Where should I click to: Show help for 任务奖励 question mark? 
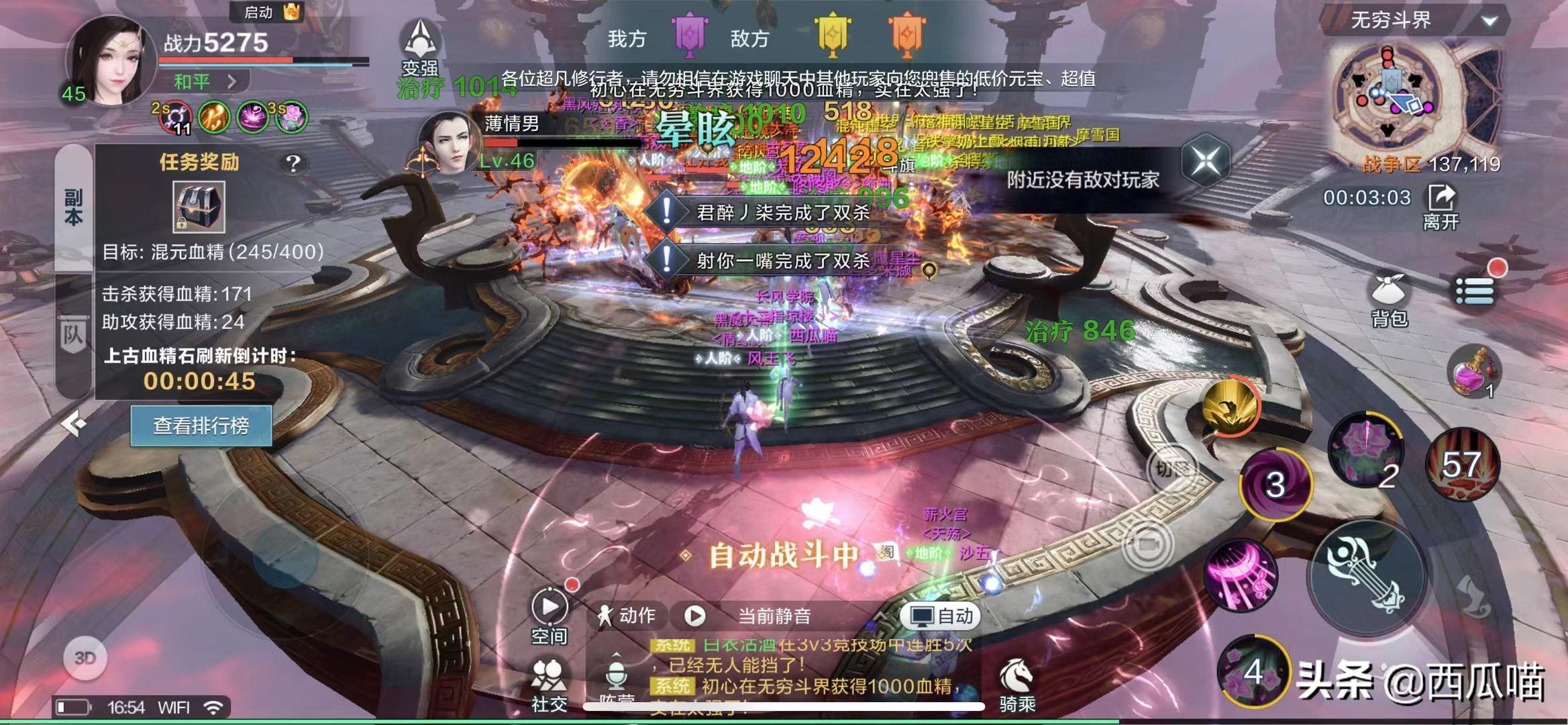click(293, 163)
